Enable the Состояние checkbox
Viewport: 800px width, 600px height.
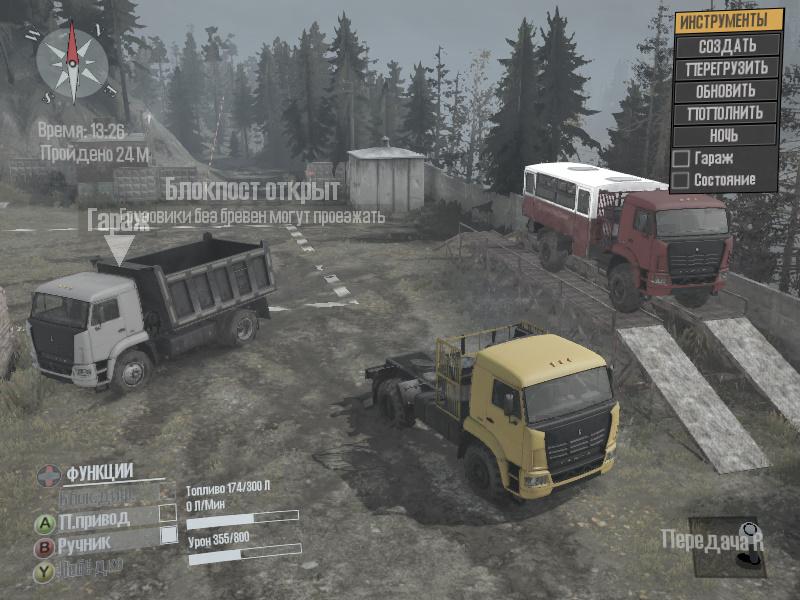click(x=681, y=181)
